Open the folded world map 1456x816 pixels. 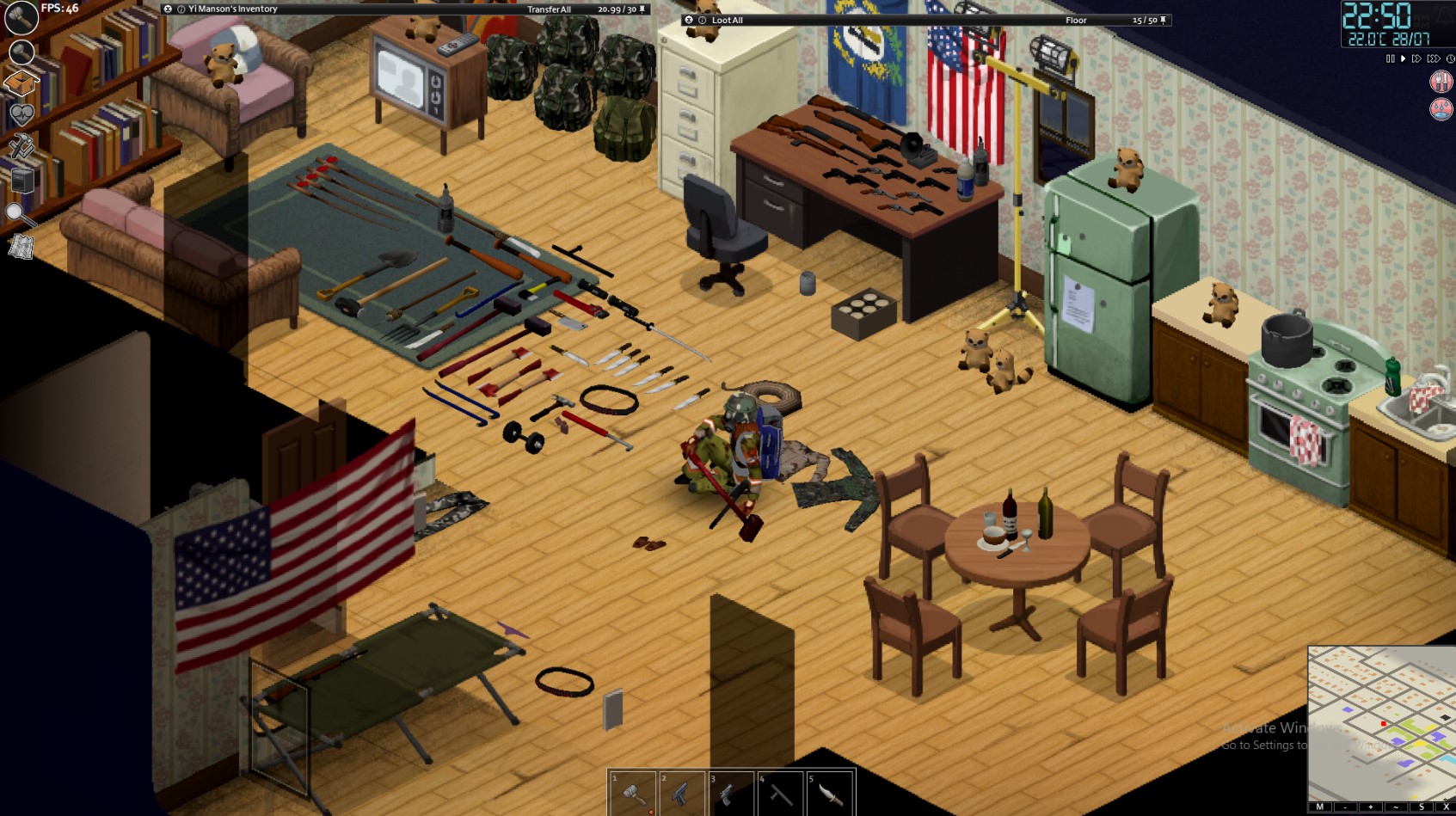pyautogui.click(x=21, y=248)
